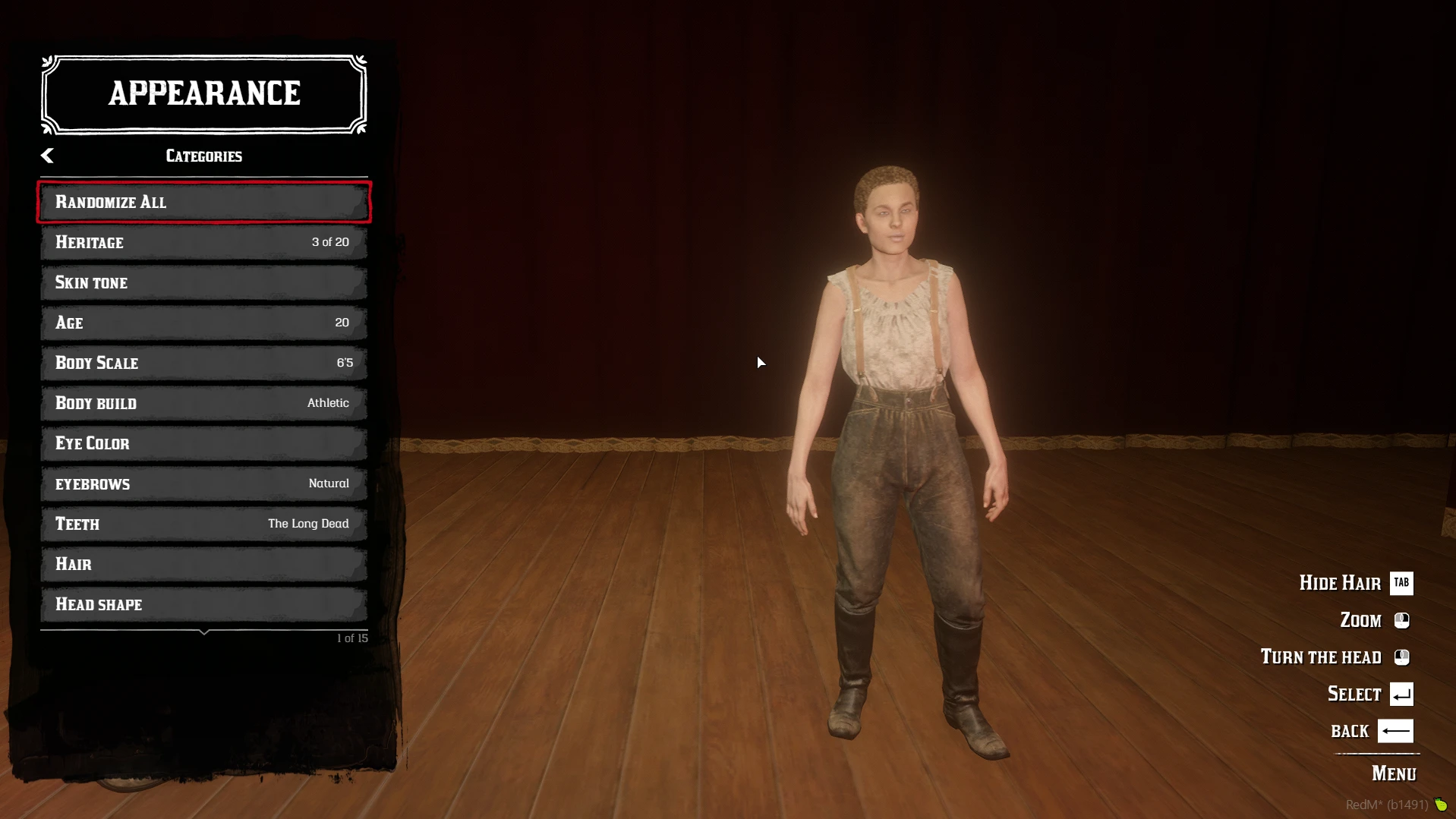Open the Head shape category

tap(203, 604)
